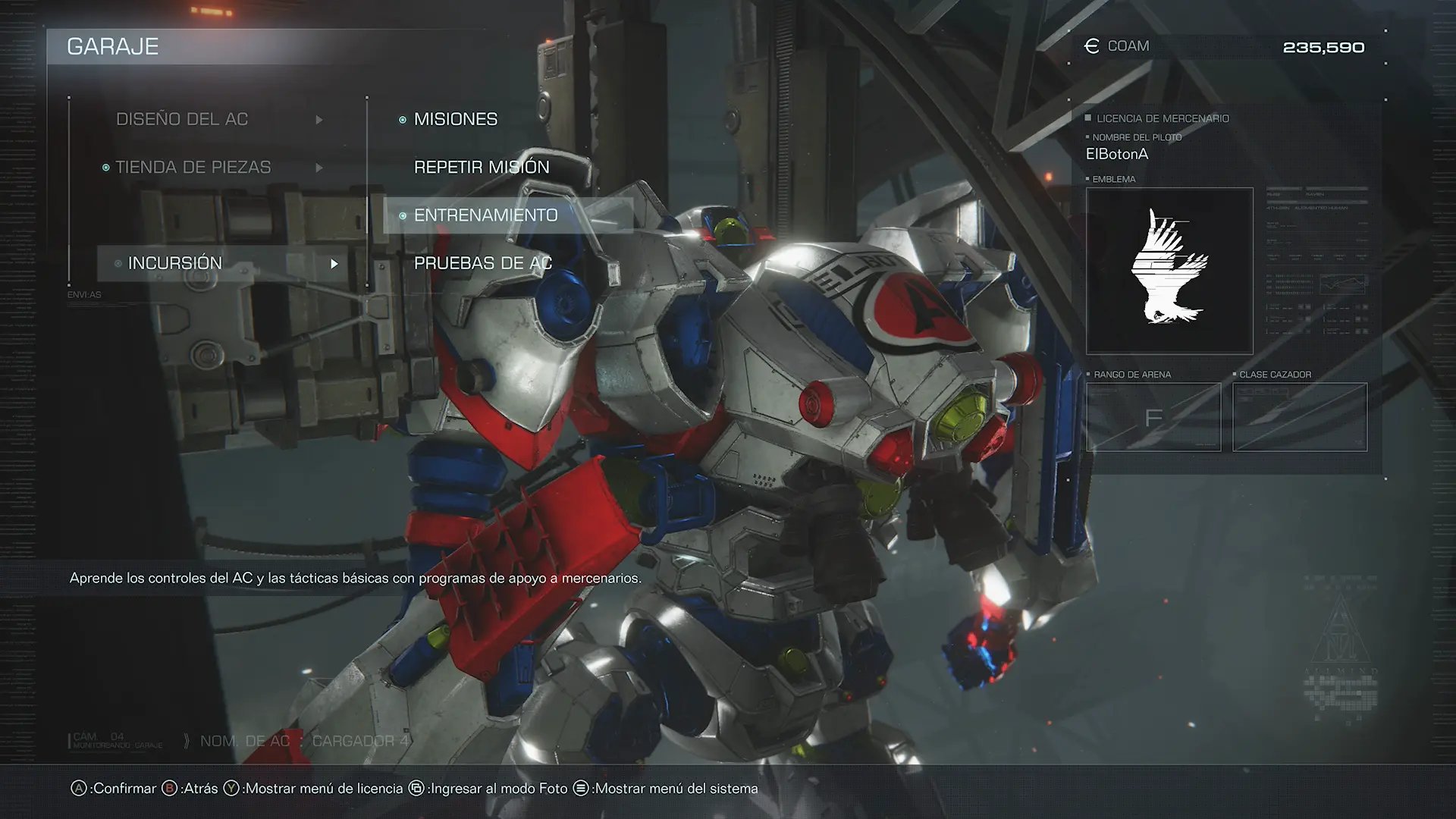The image size is (1456, 819).
Task: Start Entrenamiento training mode
Action: click(486, 215)
